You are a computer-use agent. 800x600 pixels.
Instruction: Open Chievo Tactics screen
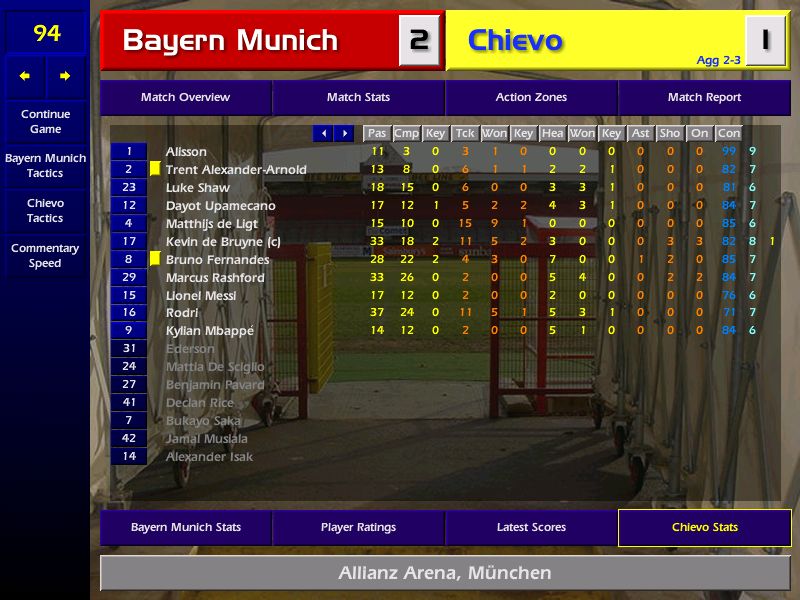pos(45,211)
